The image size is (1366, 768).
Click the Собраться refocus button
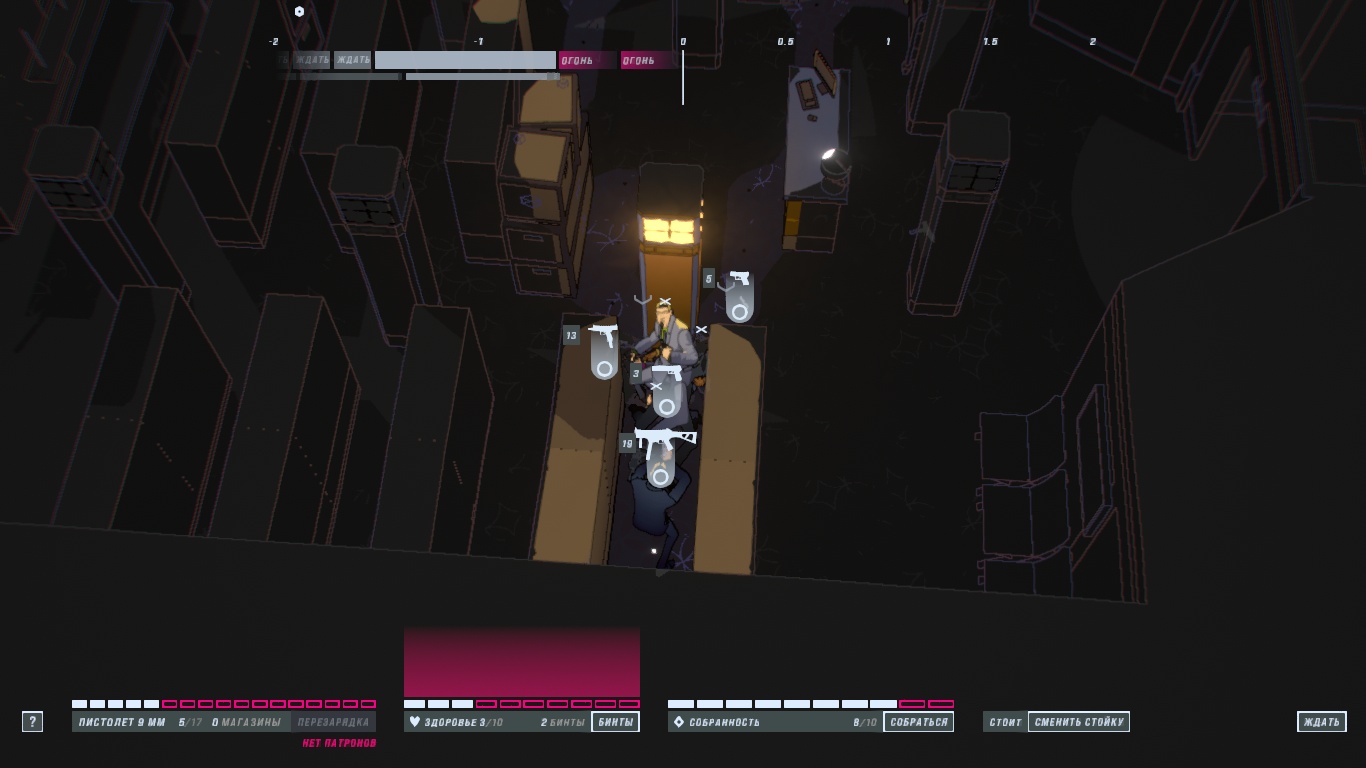(x=918, y=722)
